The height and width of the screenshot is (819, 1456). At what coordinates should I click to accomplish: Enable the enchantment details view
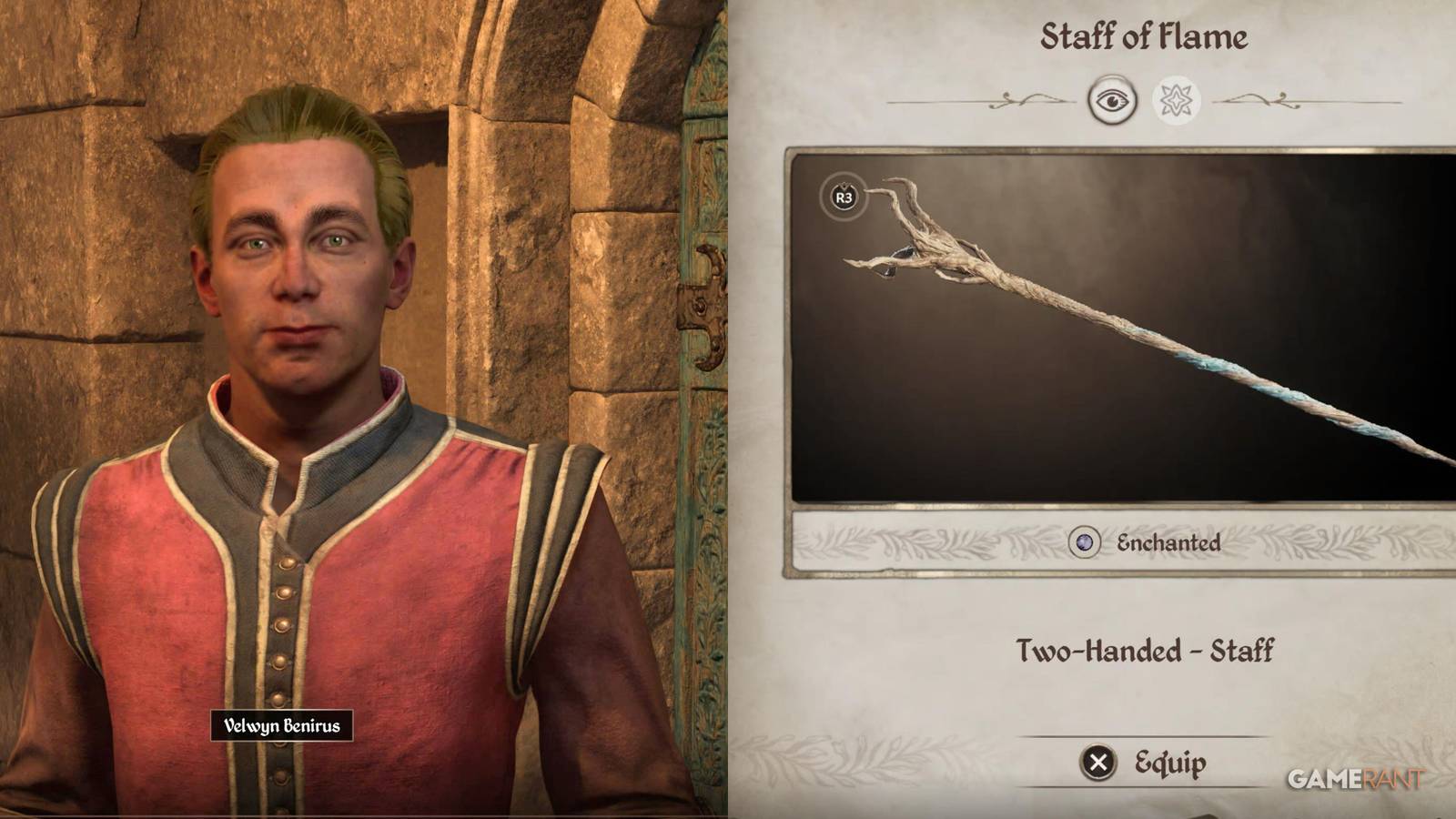pyautogui.click(x=1177, y=100)
